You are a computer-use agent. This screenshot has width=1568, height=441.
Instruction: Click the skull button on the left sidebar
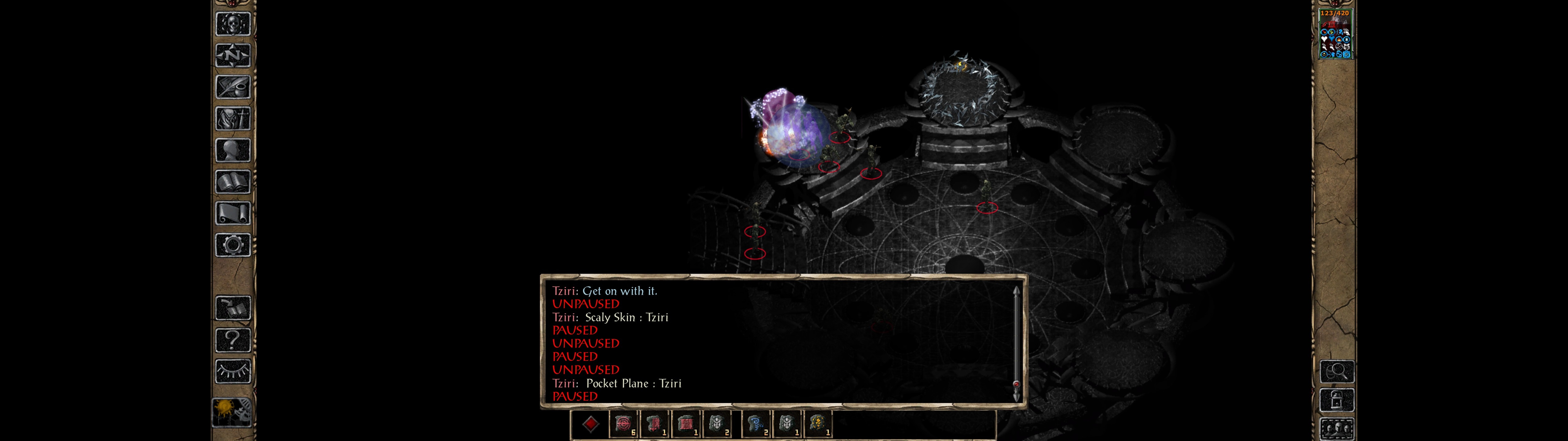pyautogui.click(x=232, y=24)
